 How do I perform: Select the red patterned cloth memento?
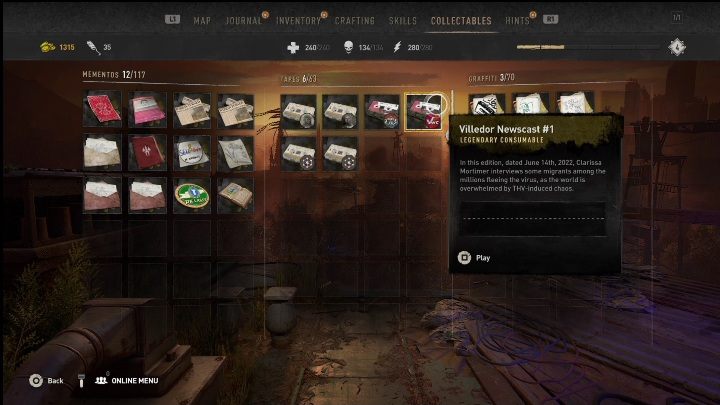tap(102, 110)
